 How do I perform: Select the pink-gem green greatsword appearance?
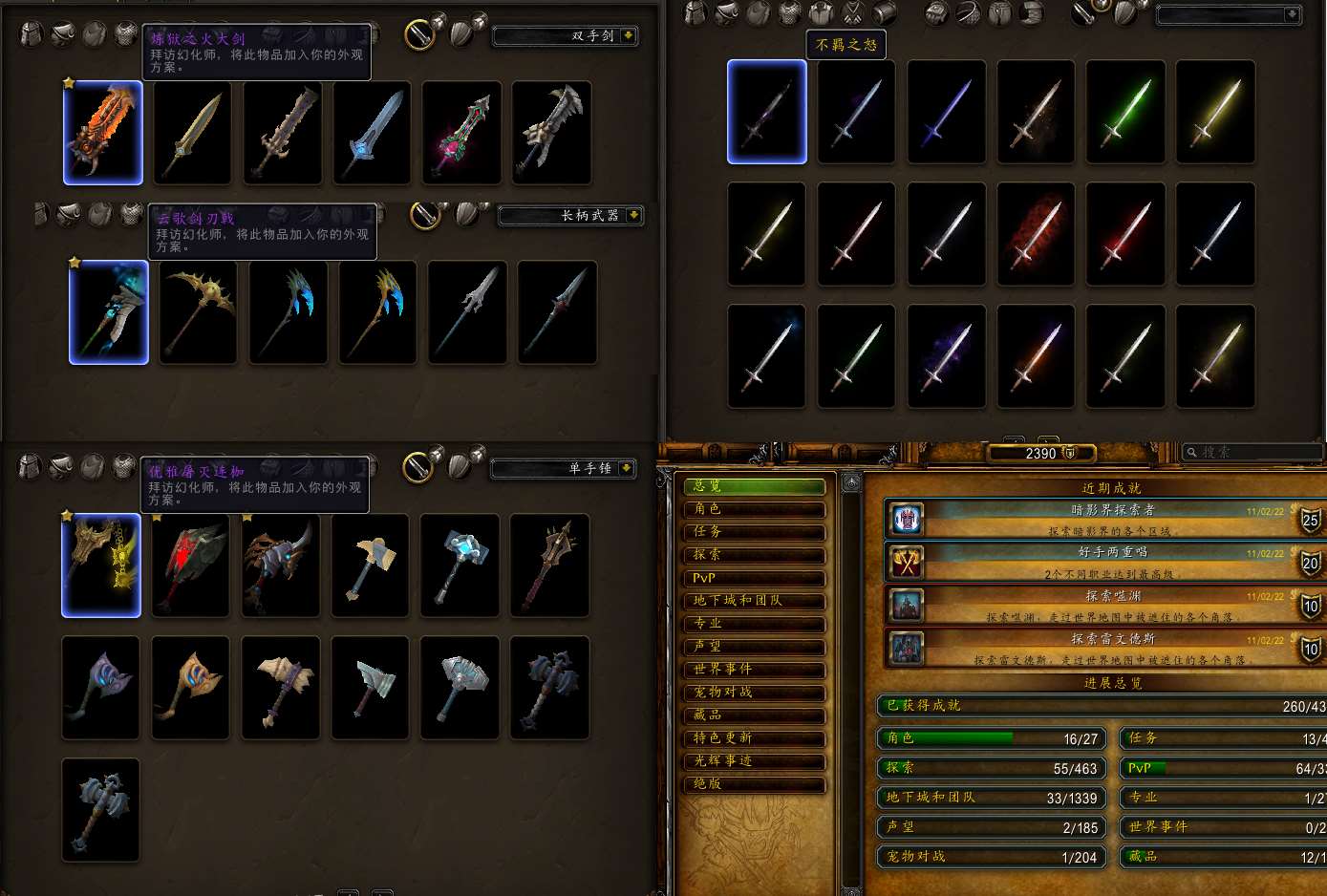click(461, 133)
